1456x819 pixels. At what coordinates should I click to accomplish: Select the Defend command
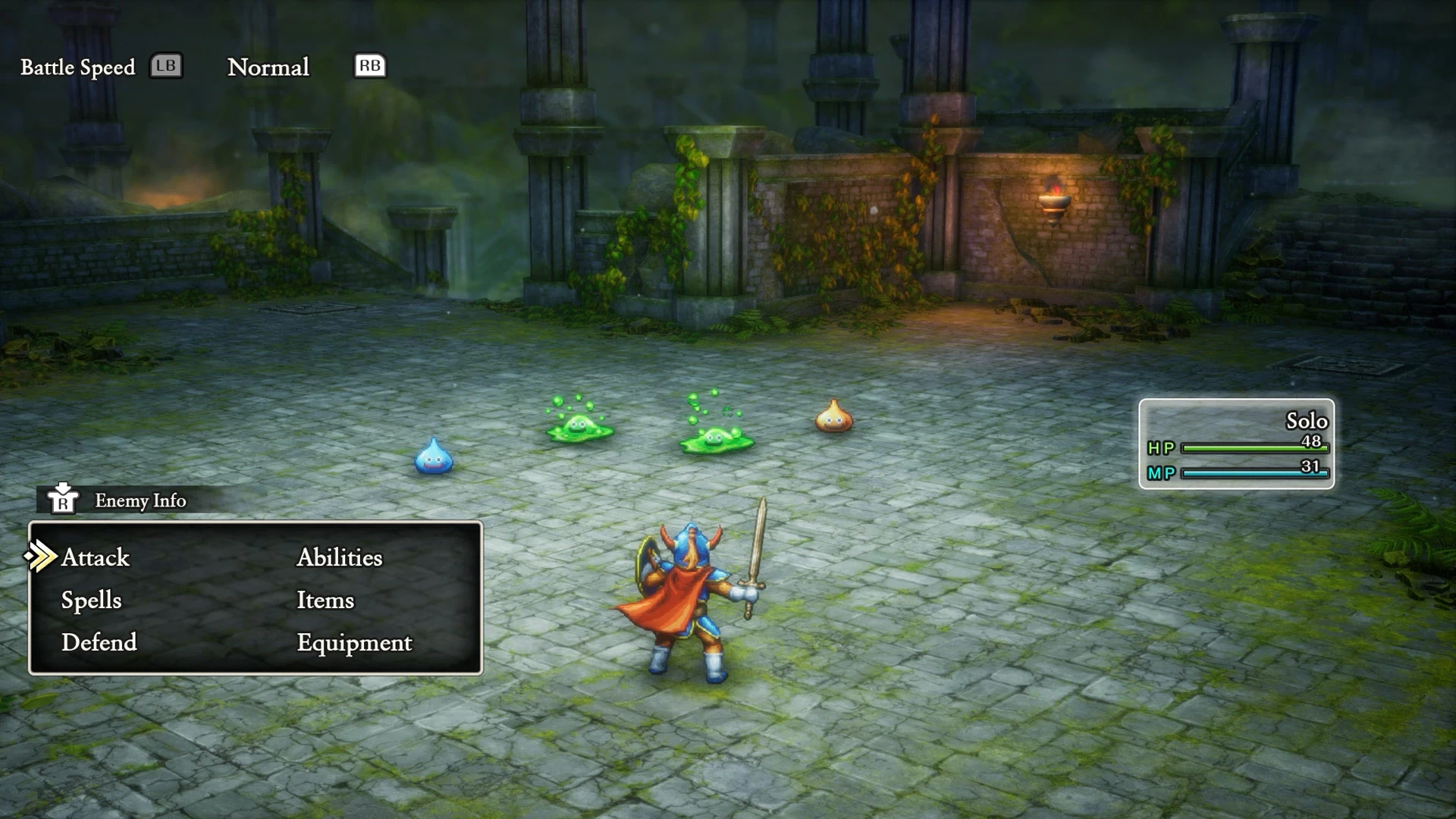tap(99, 642)
